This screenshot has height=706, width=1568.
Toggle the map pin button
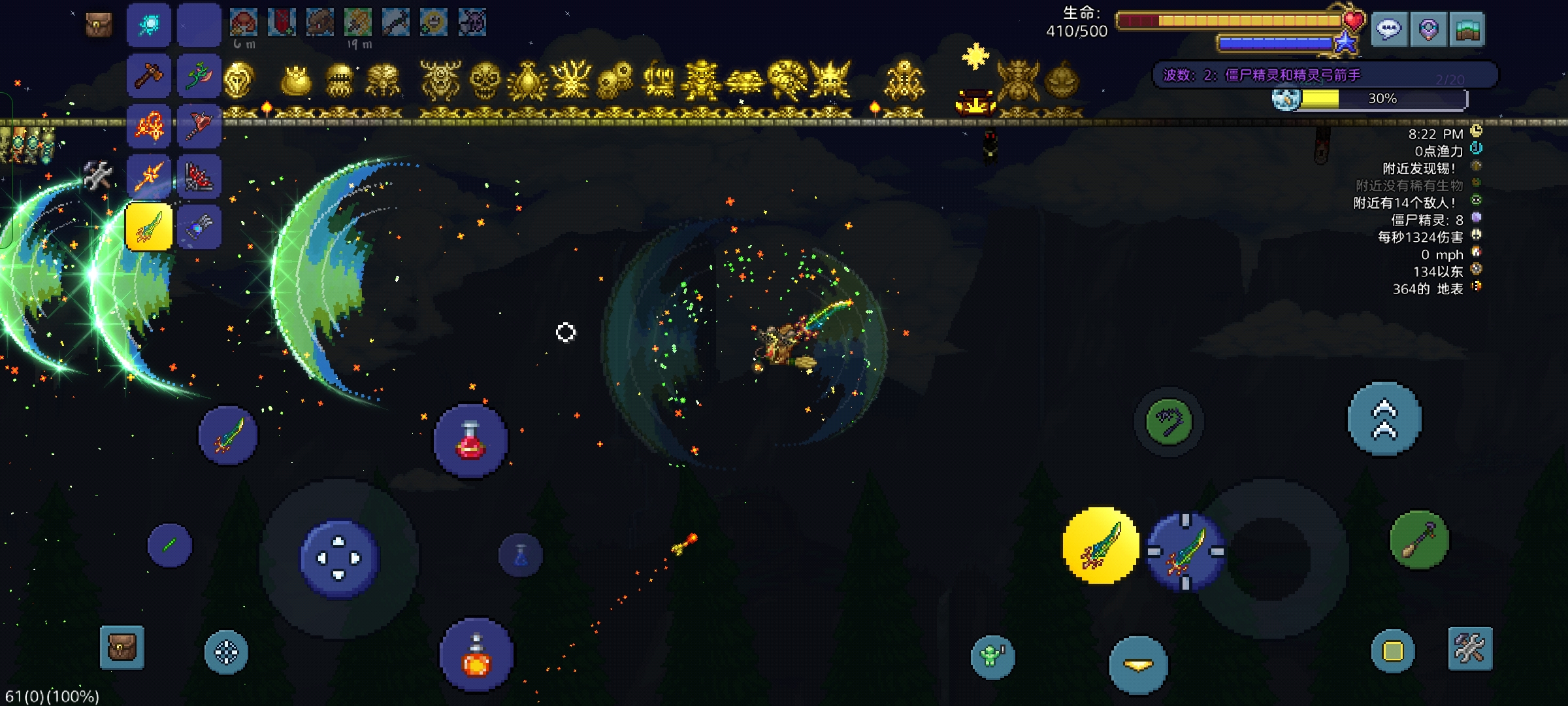coord(1428,29)
